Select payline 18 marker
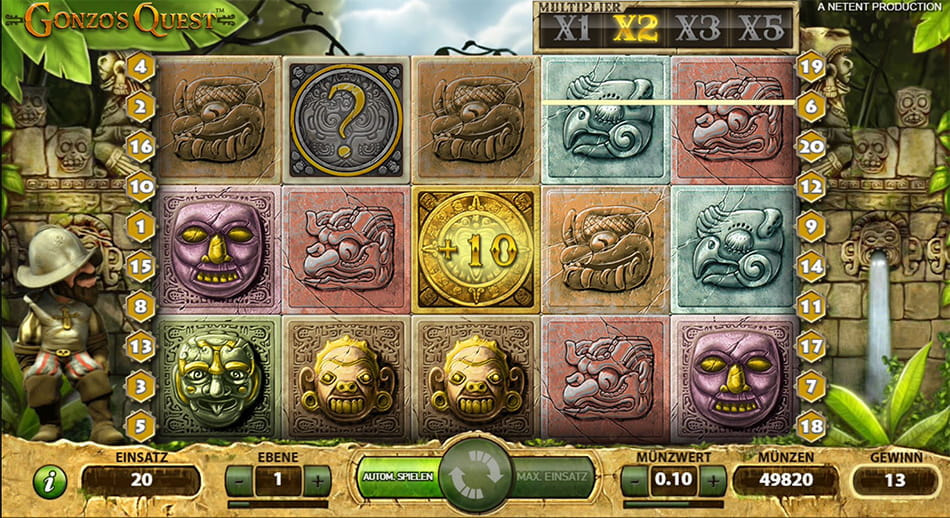Viewport: 950px width, 518px height. click(x=810, y=425)
